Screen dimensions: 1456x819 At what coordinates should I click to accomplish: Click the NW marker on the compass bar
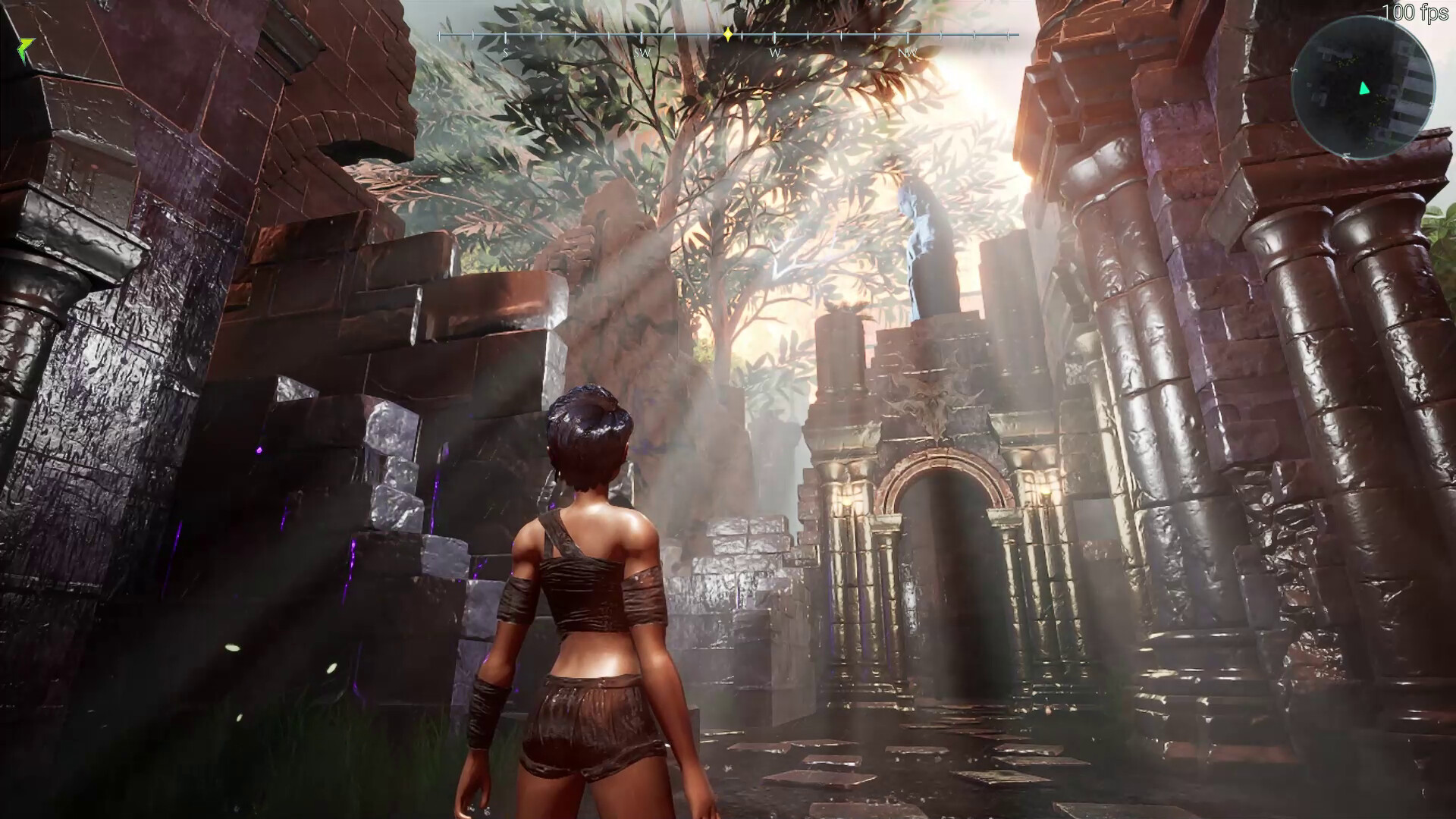coord(906,53)
